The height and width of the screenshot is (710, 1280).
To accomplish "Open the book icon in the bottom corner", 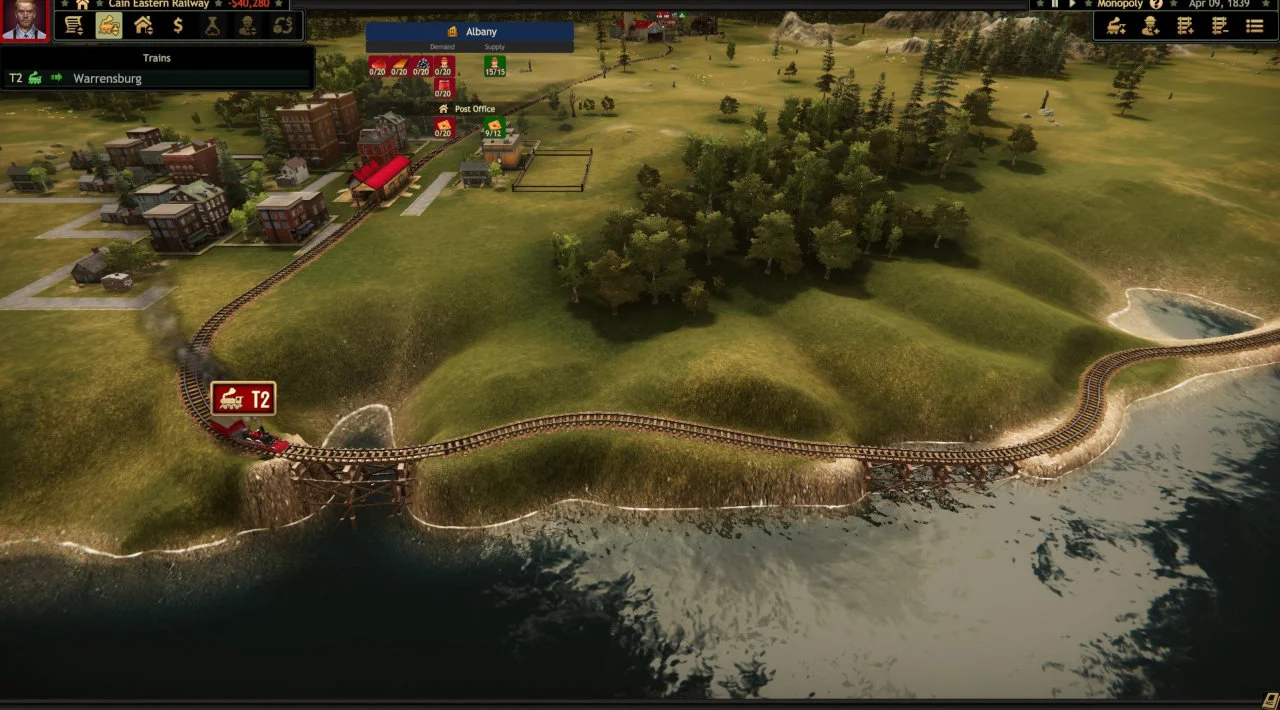I will 1270,700.
